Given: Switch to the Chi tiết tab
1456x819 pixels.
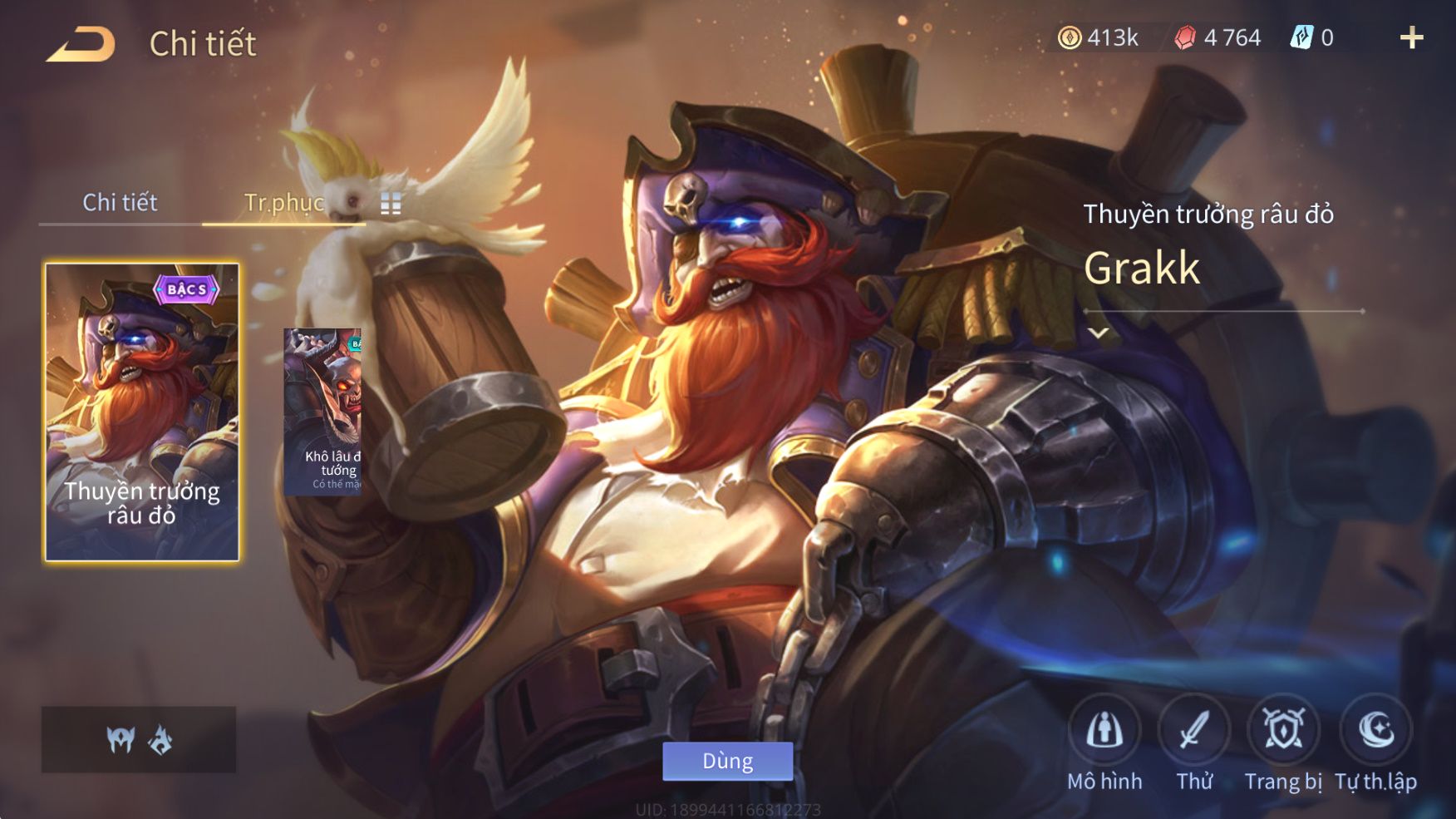Looking at the screenshot, I should pyautogui.click(x=120, y=202).
